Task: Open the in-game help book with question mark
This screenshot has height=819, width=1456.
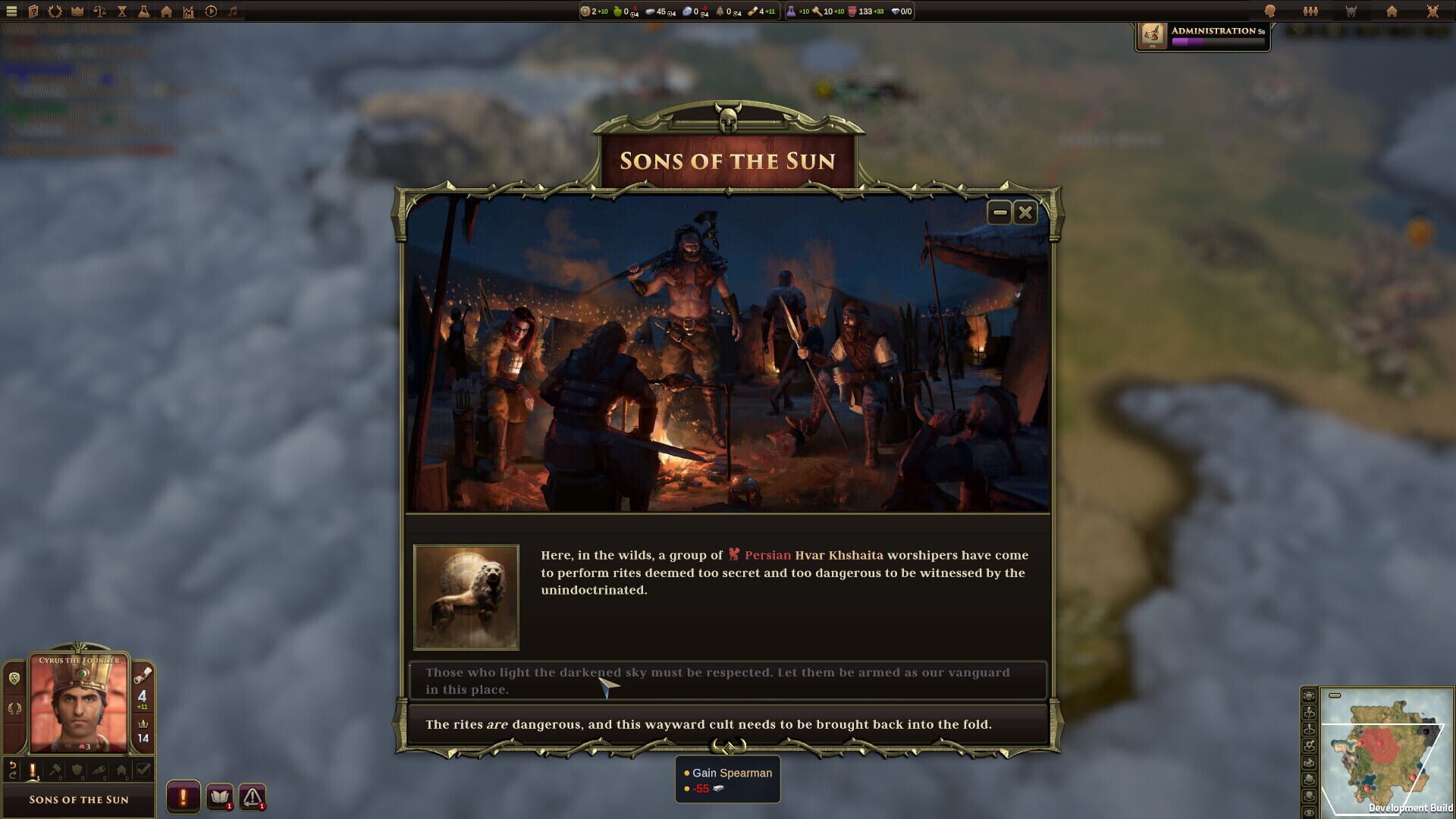Action: point(33,11)
